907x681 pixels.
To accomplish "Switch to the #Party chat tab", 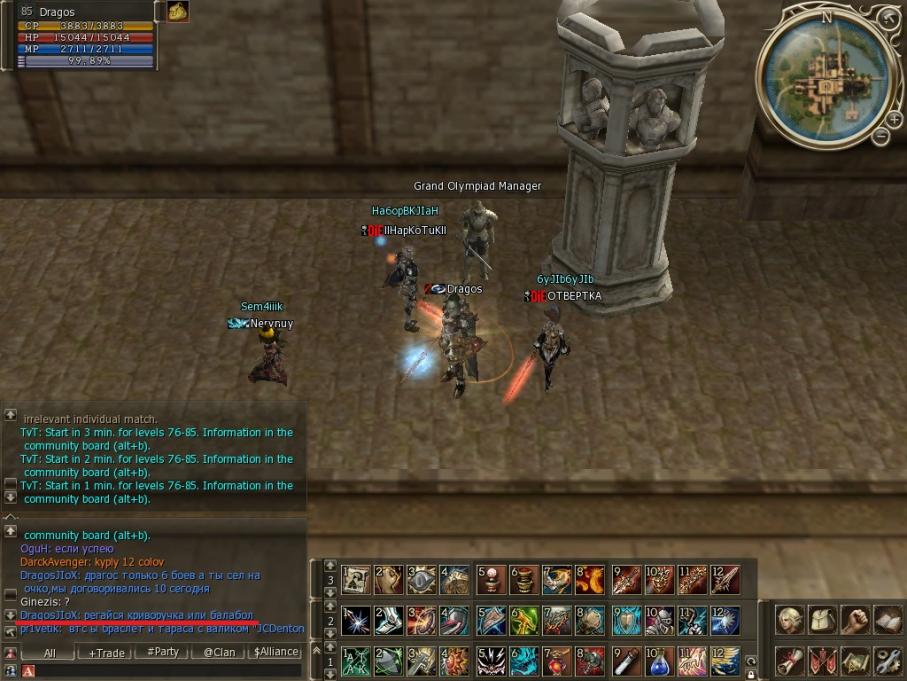I will click(163, 652).
